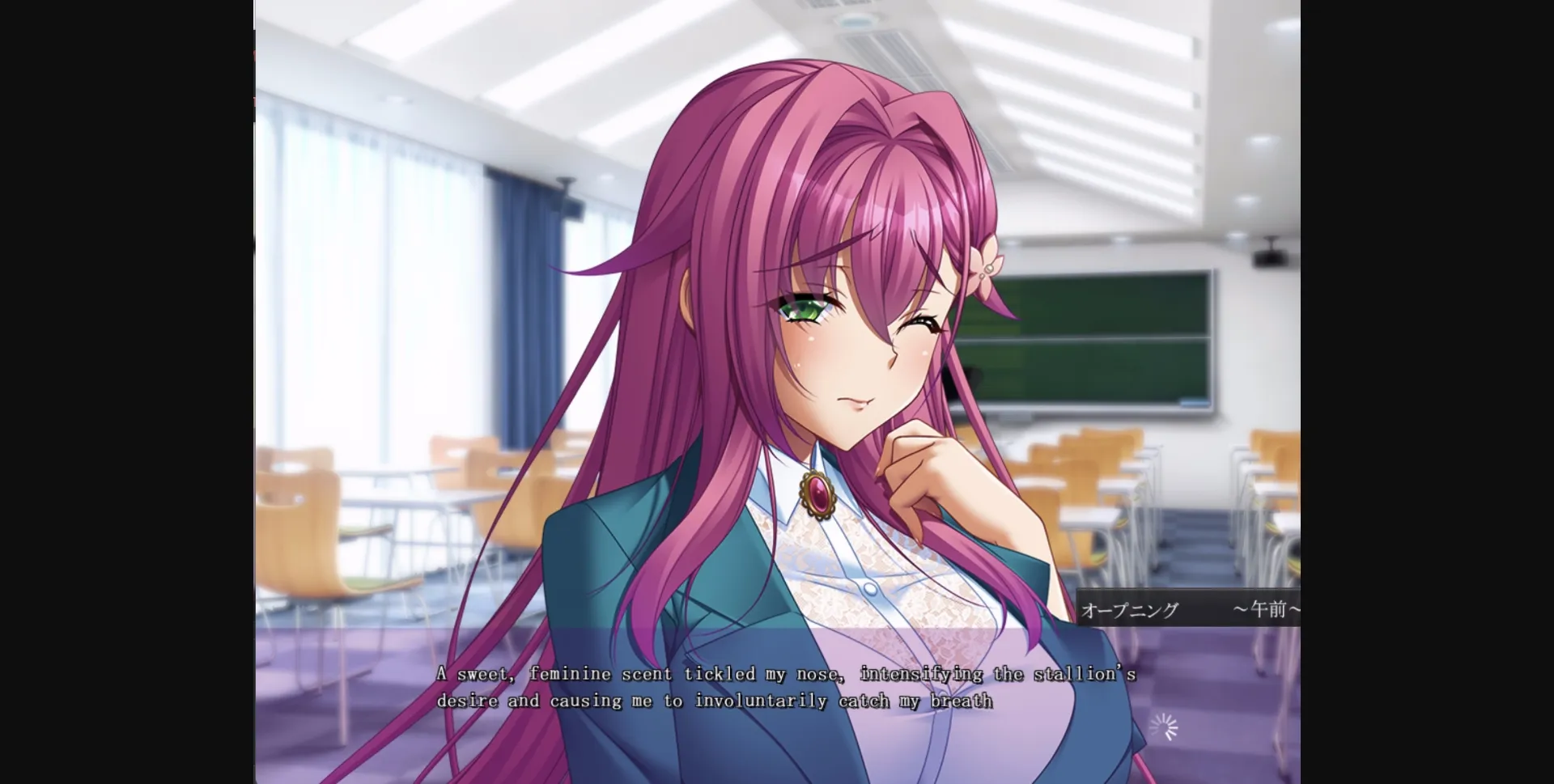Click the spinning loading indicator
This screenshot has width=1554, height=784.
tap(1163, 726)
